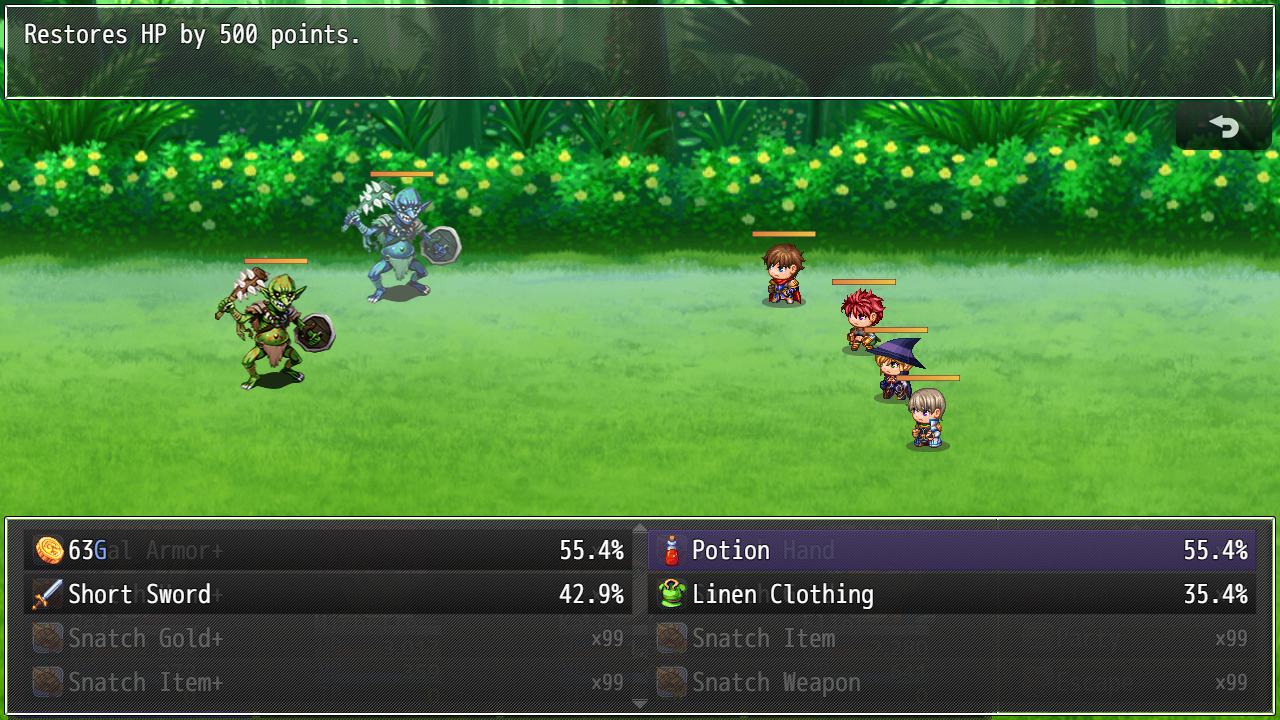Select the Linen Clothing entry

pyautogui.click(x=951, y=594)
